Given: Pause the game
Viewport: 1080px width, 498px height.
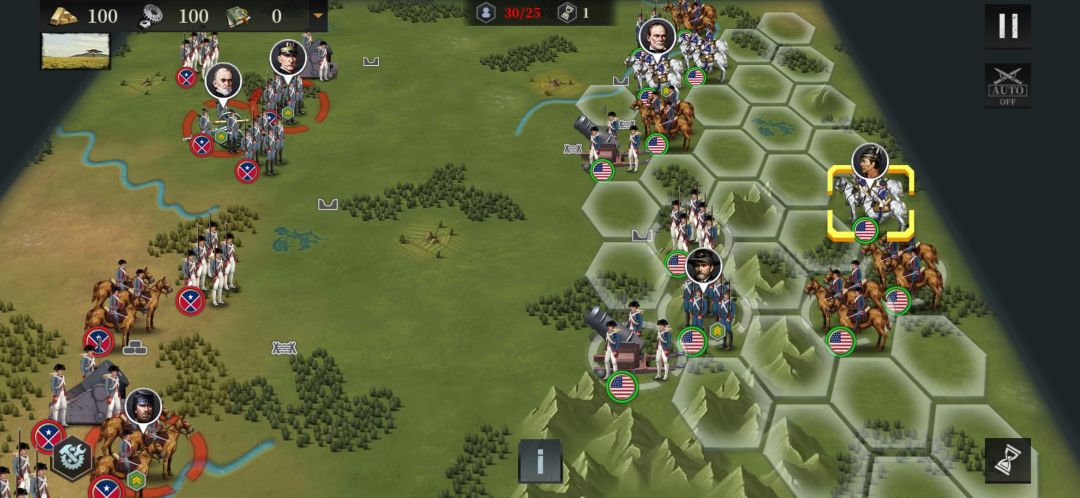Looking at the screenshot, I should pos(1007,26).
